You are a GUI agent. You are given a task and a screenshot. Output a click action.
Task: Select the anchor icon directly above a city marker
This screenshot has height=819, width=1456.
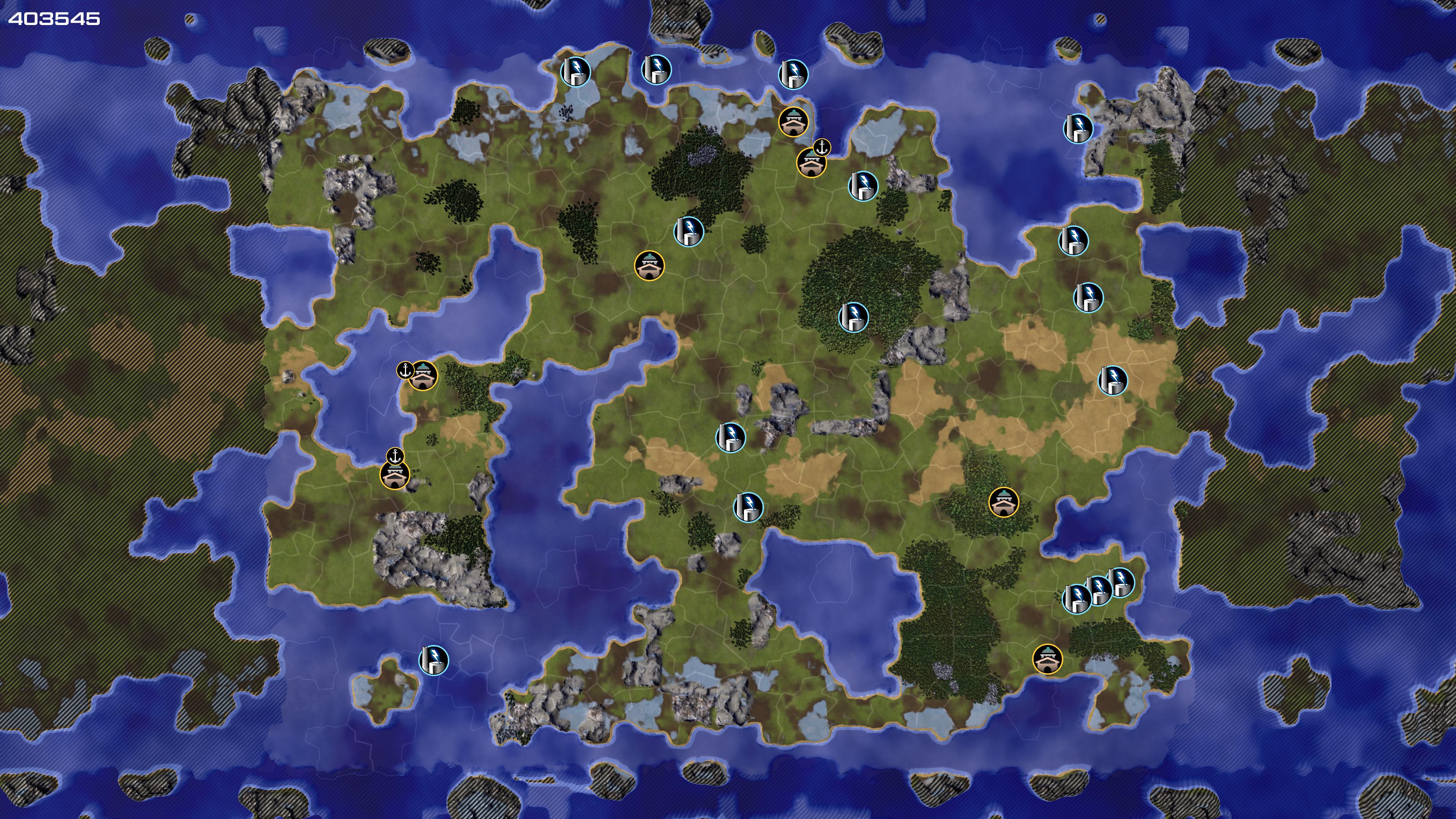395,455
